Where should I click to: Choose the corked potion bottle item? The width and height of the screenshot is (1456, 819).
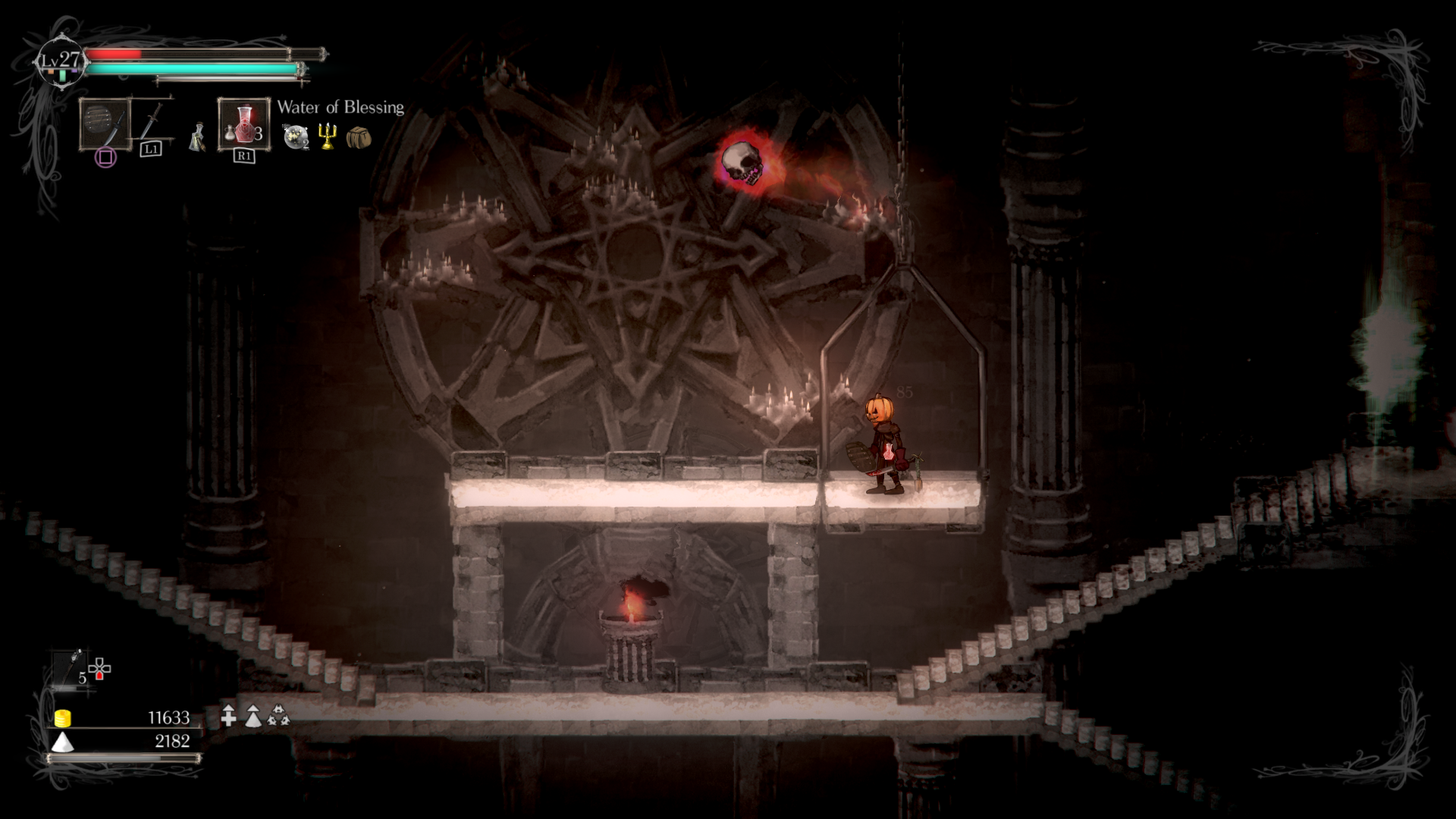[198, 137]
